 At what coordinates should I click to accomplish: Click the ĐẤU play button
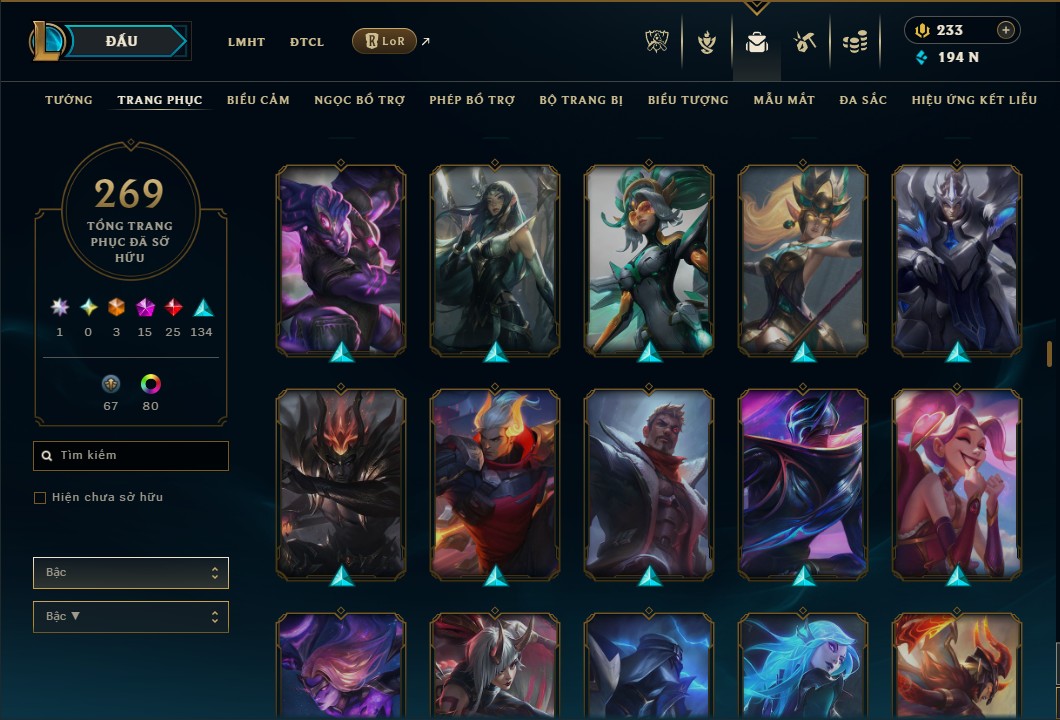tap(122, 41)
